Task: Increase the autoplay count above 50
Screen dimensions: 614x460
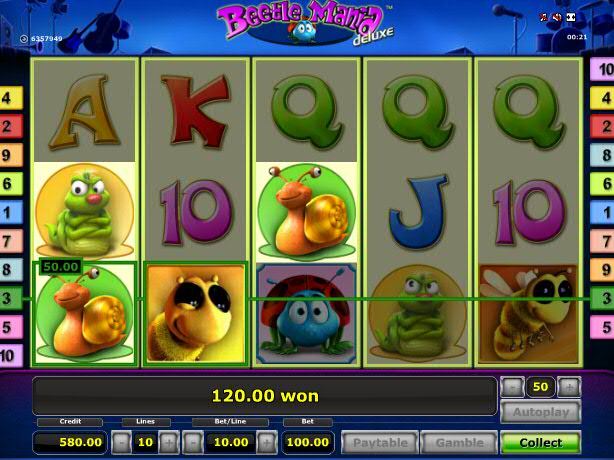Action: click(569, 387)
